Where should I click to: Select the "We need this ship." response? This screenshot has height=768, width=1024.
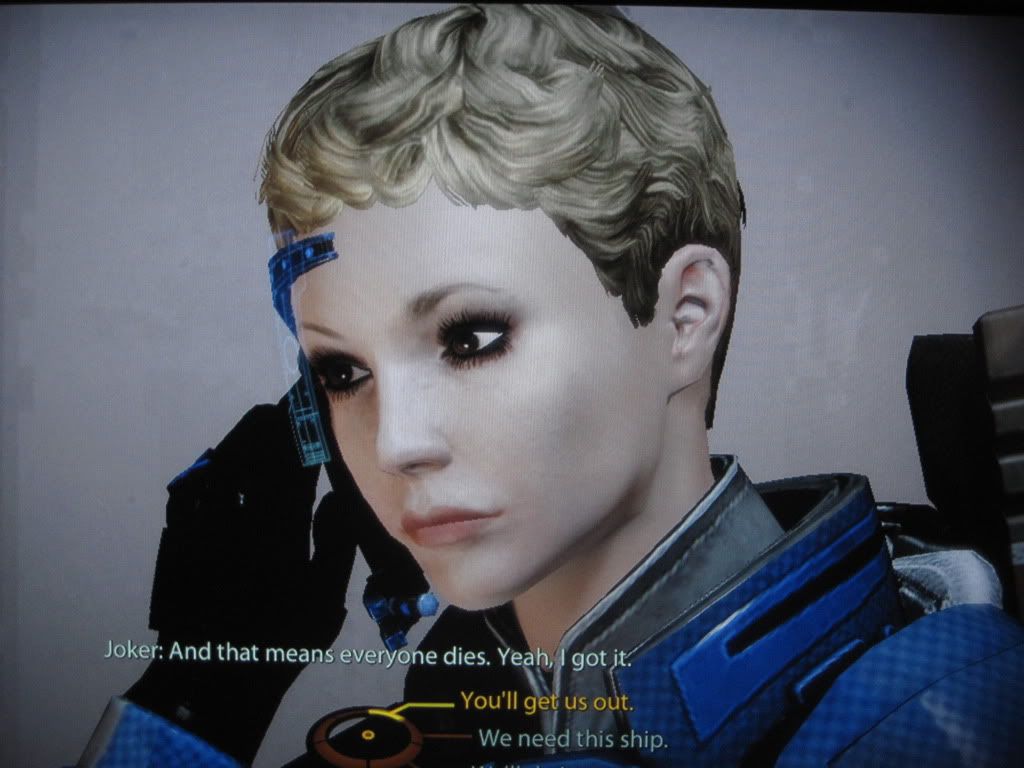coord(573,739)
